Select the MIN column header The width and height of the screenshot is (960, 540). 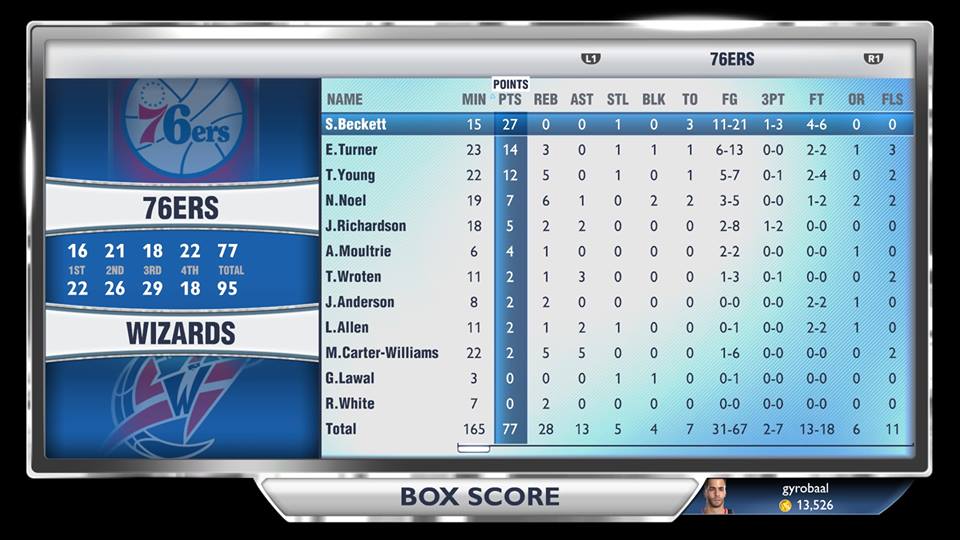[474, 99]
